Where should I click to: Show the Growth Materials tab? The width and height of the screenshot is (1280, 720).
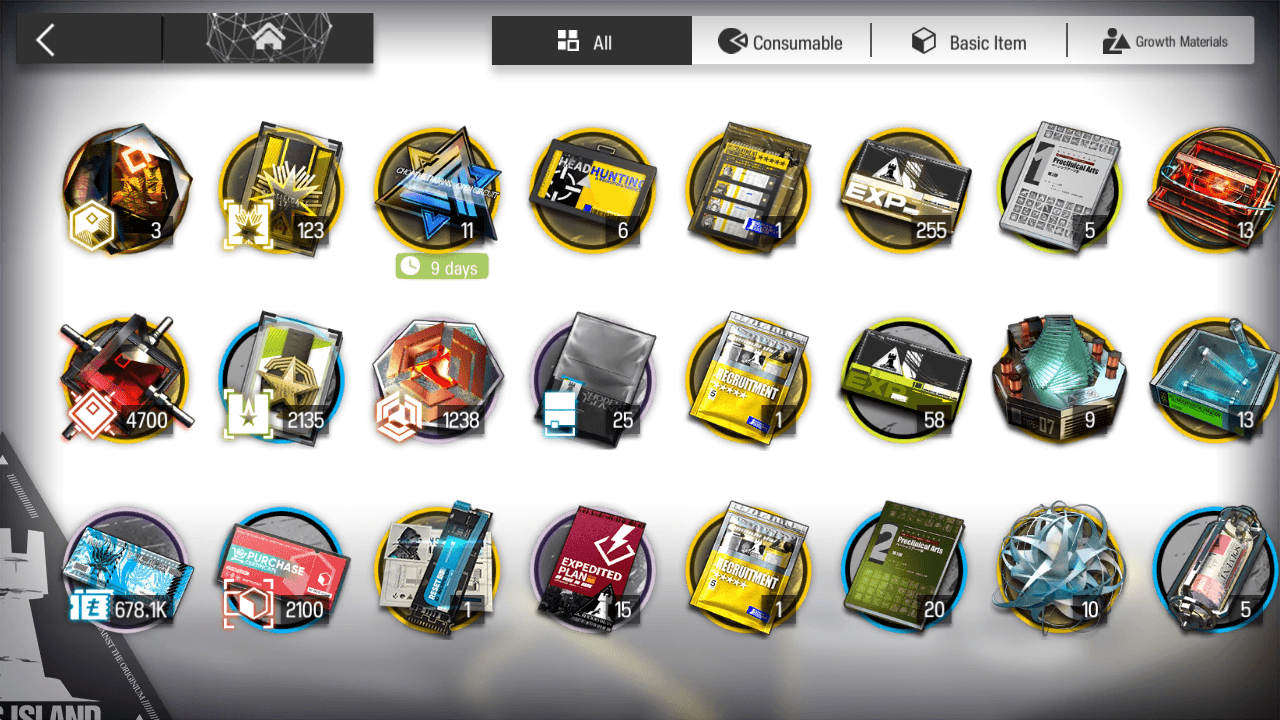coord(1164,42)
